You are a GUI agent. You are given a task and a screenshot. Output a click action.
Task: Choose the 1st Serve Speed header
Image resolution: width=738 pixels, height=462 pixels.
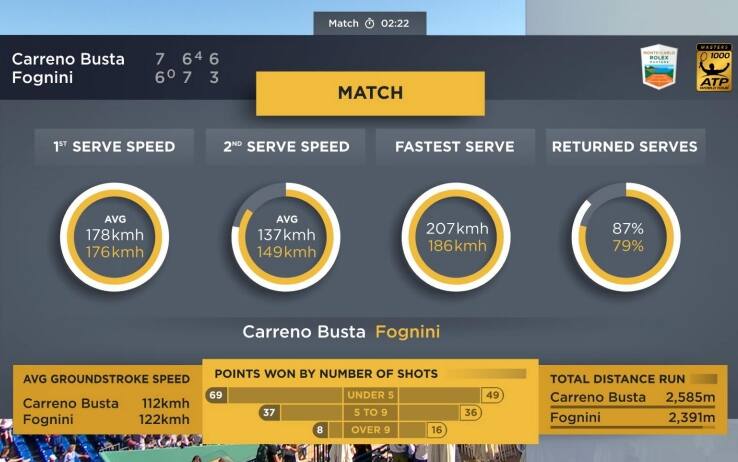coord(114,147)
